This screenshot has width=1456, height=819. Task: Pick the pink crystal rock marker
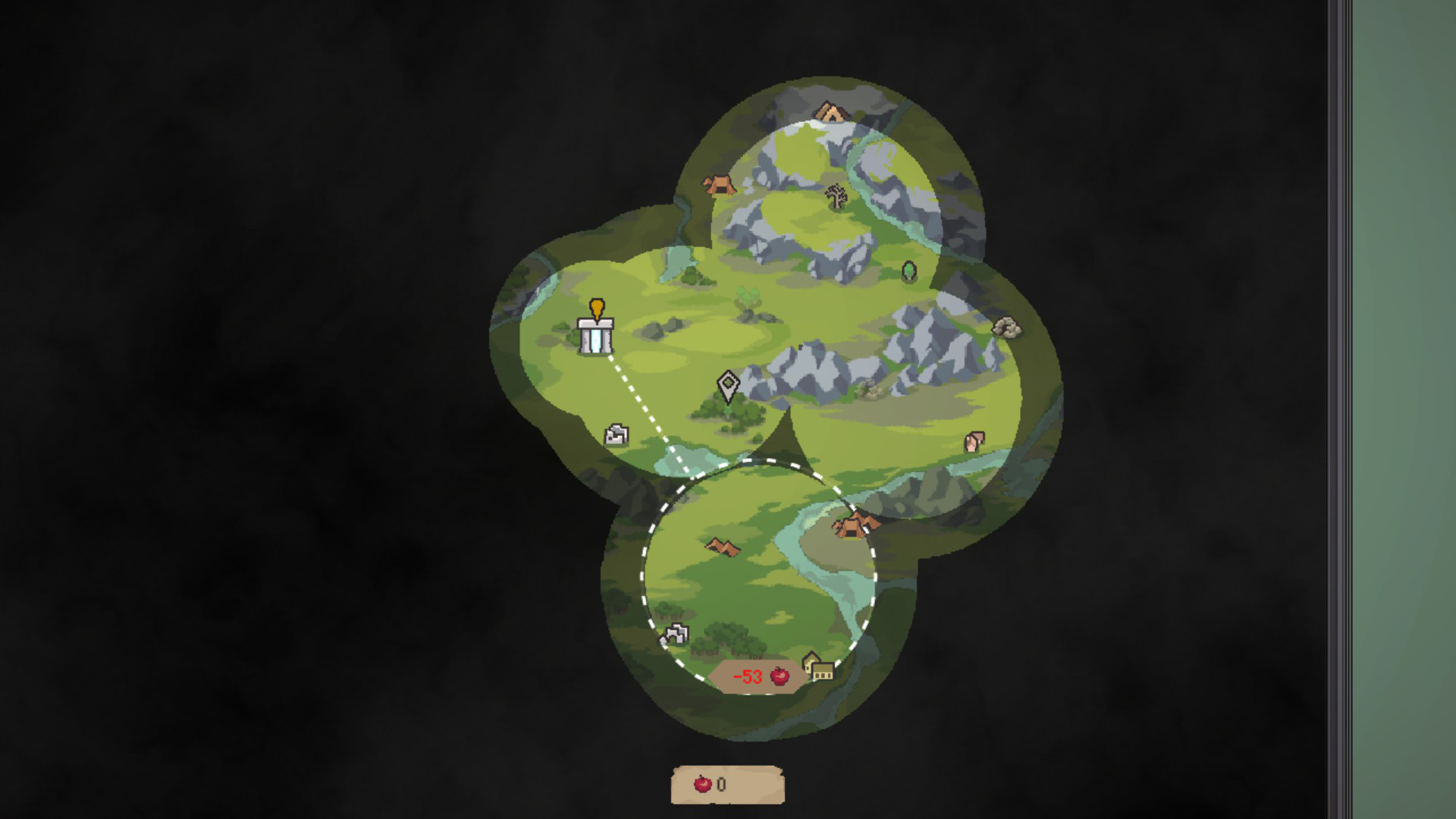pyautogui.click(x=974, y=441)
